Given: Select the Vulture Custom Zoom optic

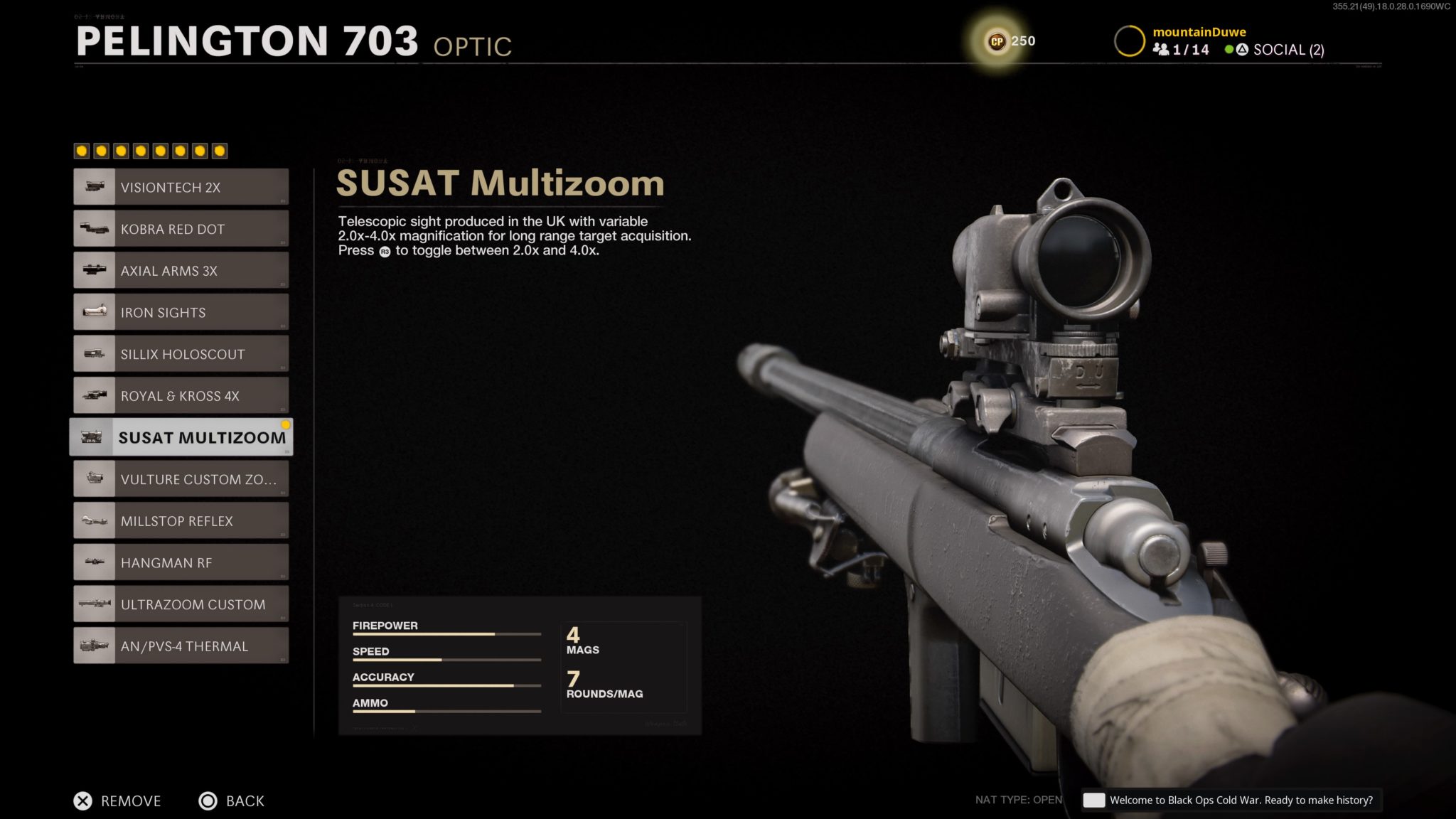Looking at the screenshot, I should [180, 478].
